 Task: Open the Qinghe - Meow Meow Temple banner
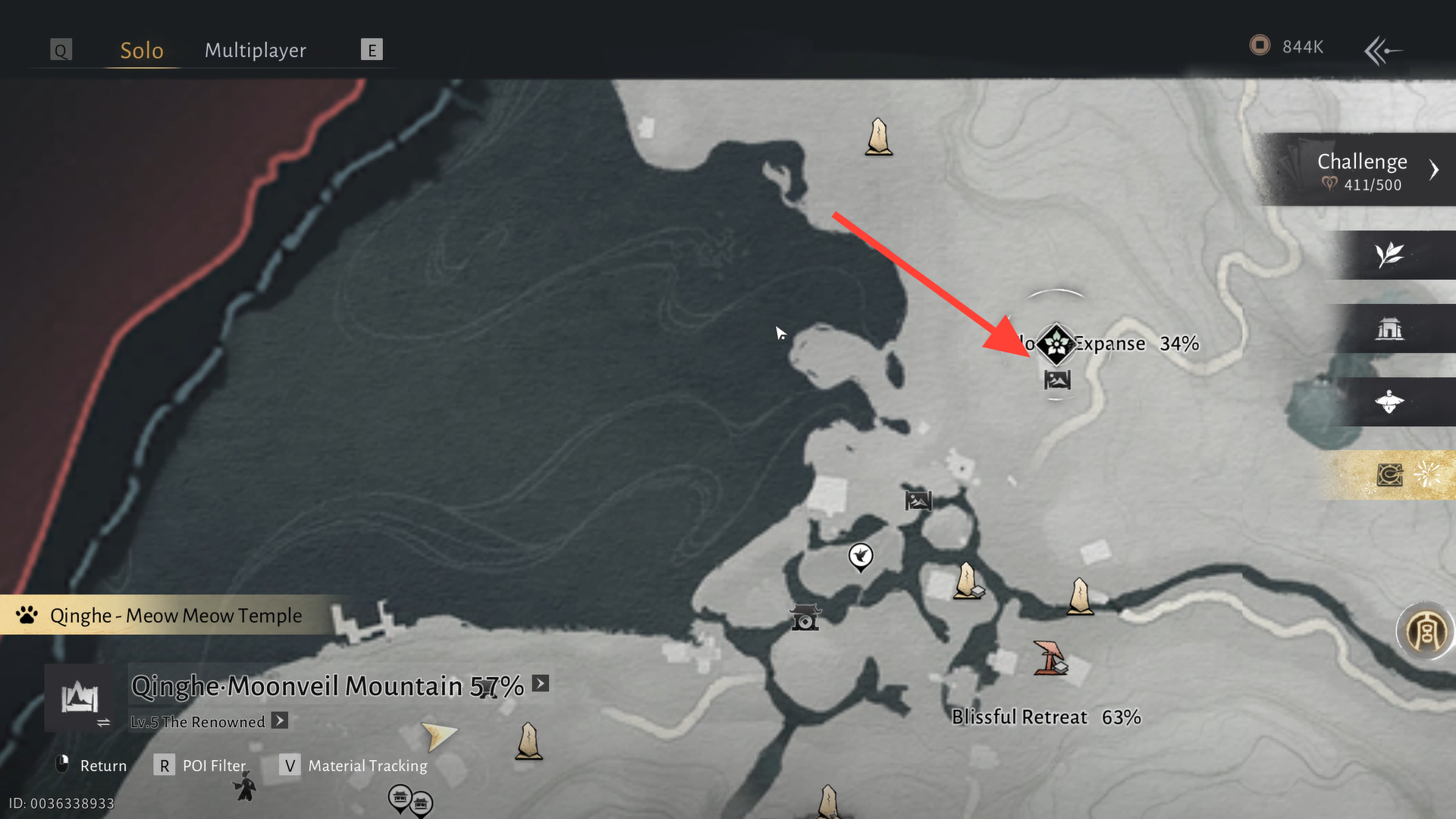point(174,615)
